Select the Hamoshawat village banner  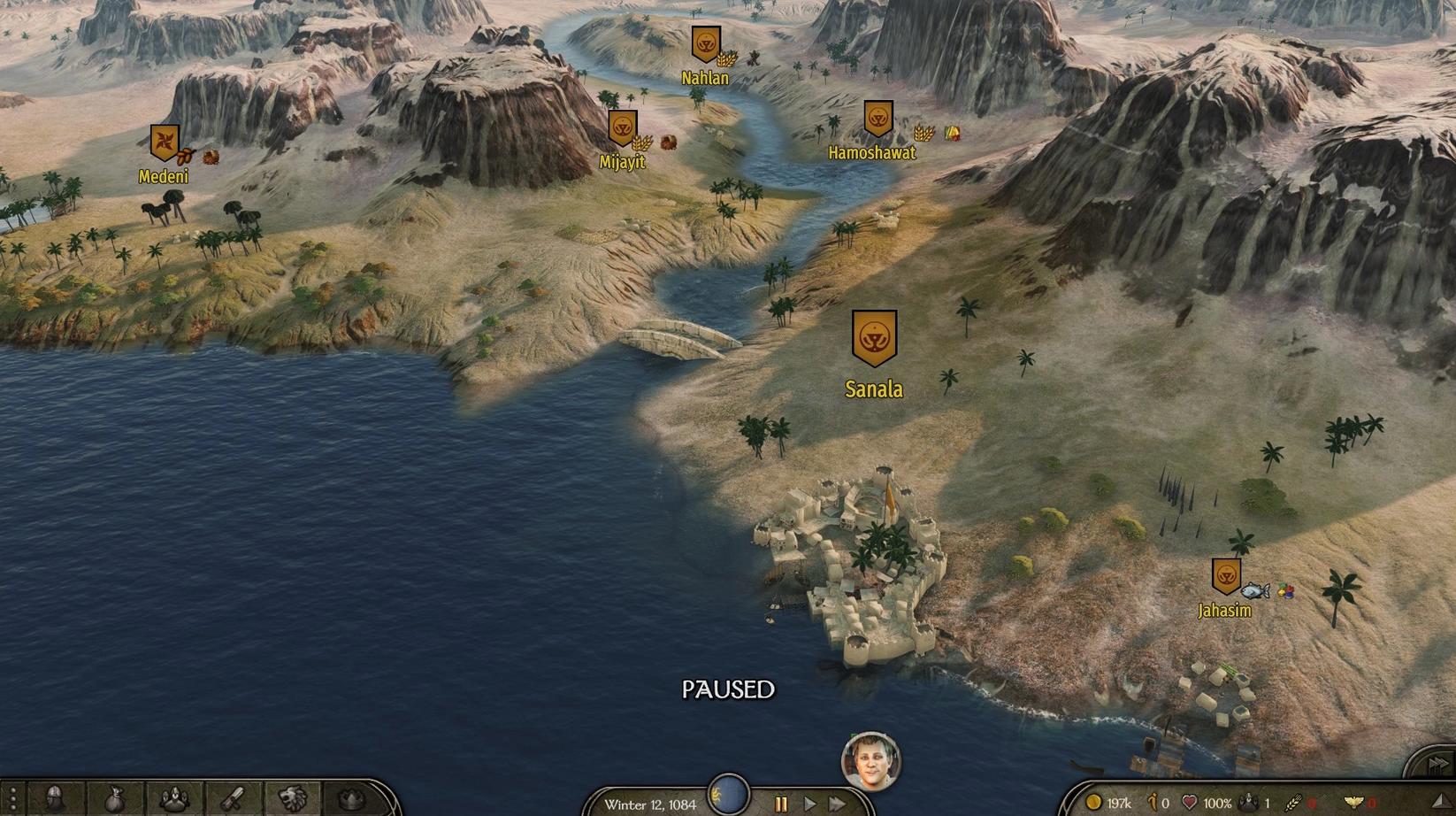click(x=877, y=119)
